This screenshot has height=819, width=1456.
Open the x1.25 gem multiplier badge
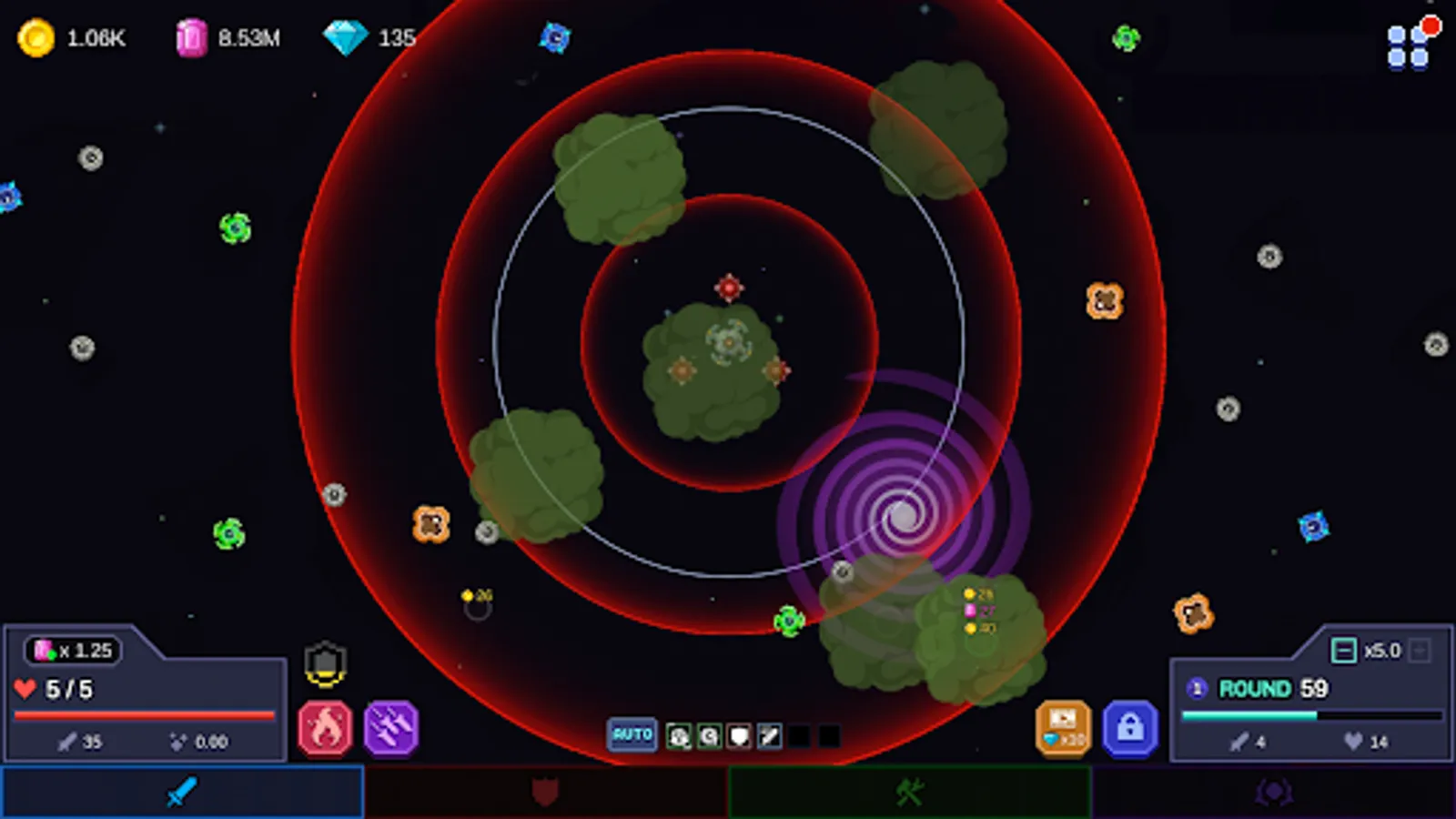(x=73, y=650)
